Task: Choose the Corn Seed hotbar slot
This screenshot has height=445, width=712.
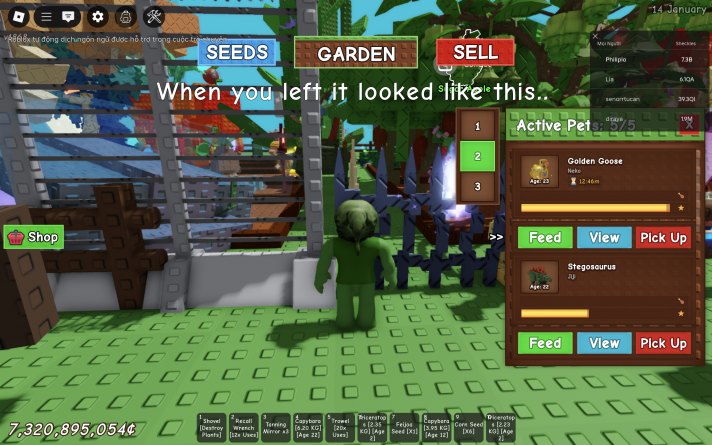Action: [468, 427]
